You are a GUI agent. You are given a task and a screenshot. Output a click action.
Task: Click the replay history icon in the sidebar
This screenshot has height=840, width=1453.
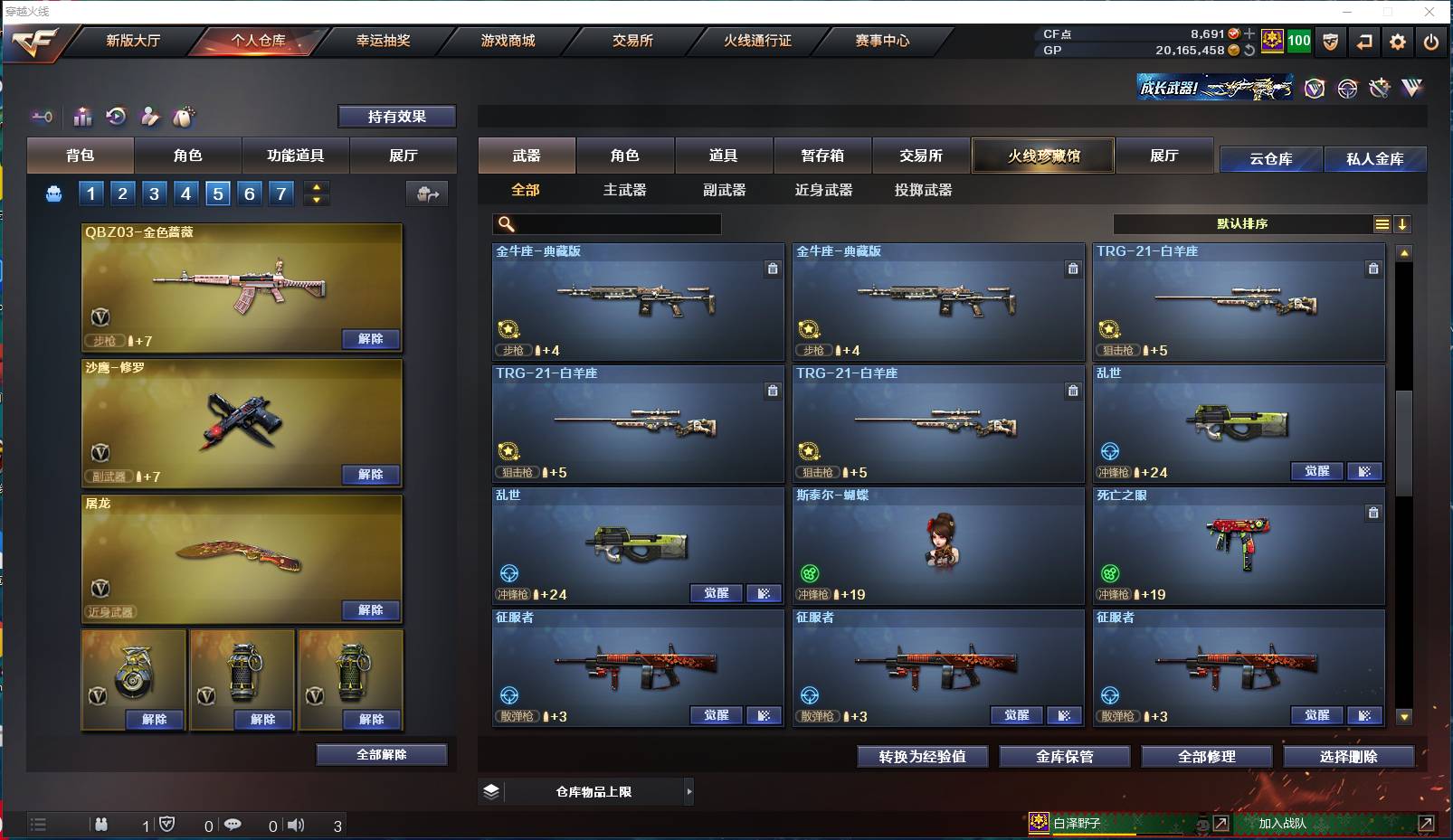[x=117, y=117]
